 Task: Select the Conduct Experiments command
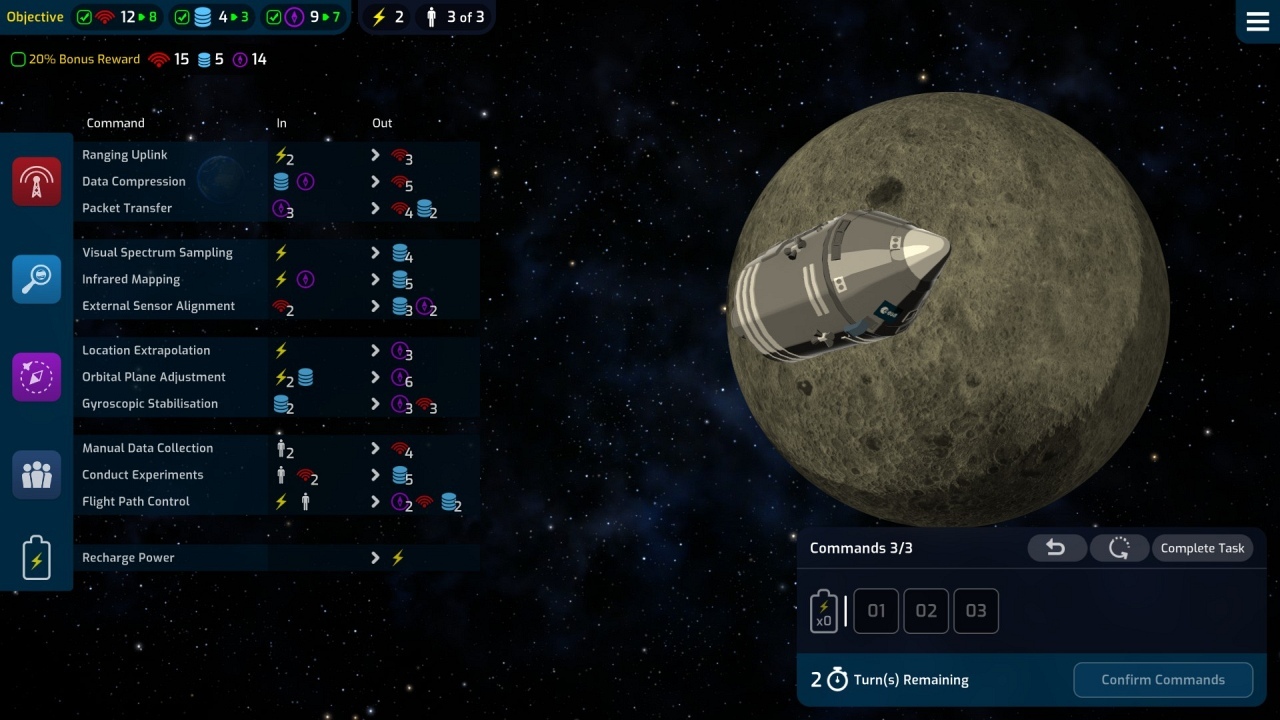142,475
